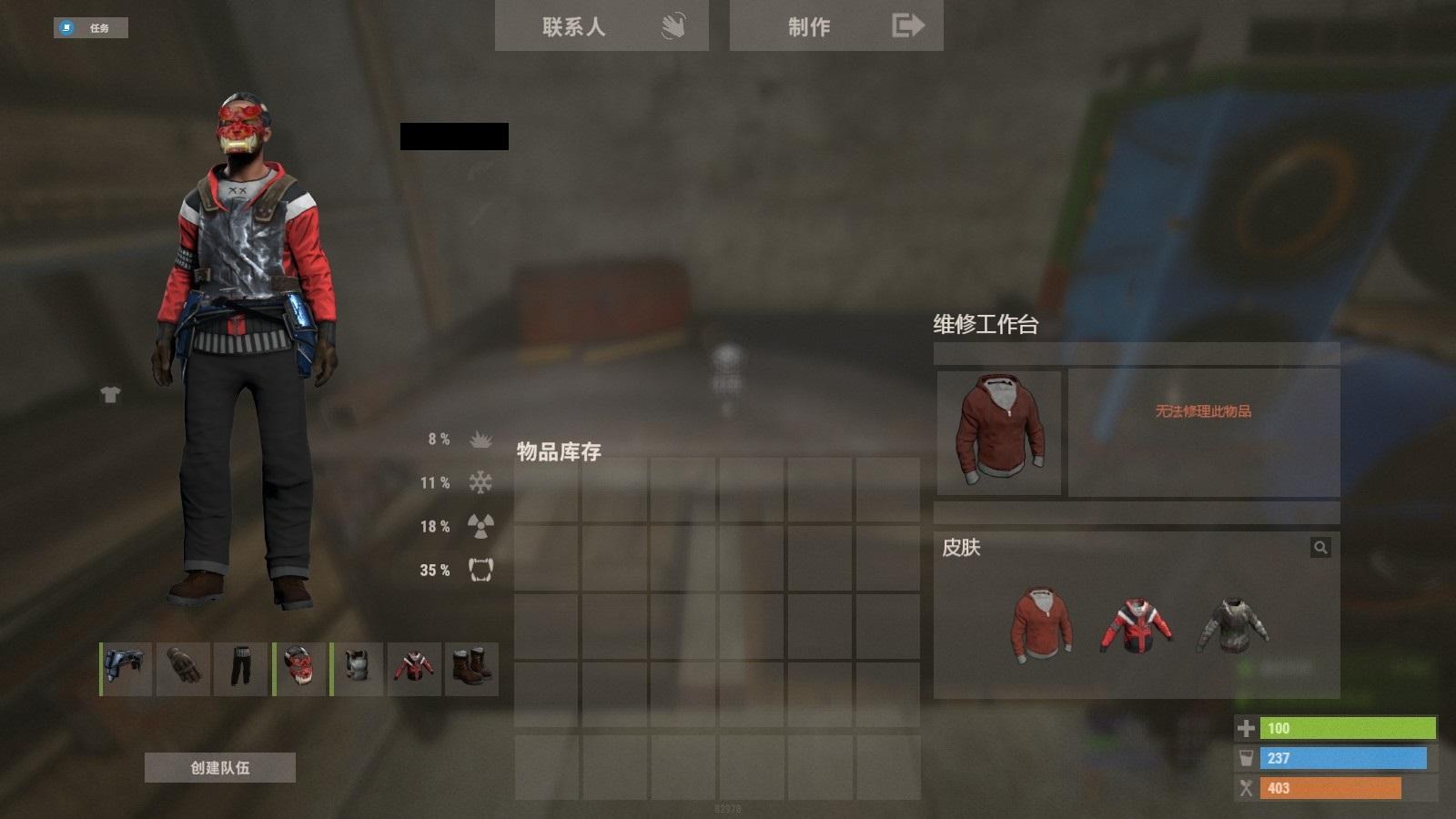The image size is (1456, 819).
Task: Click the health cross icon near the green bar
Action: point(1245,728)
